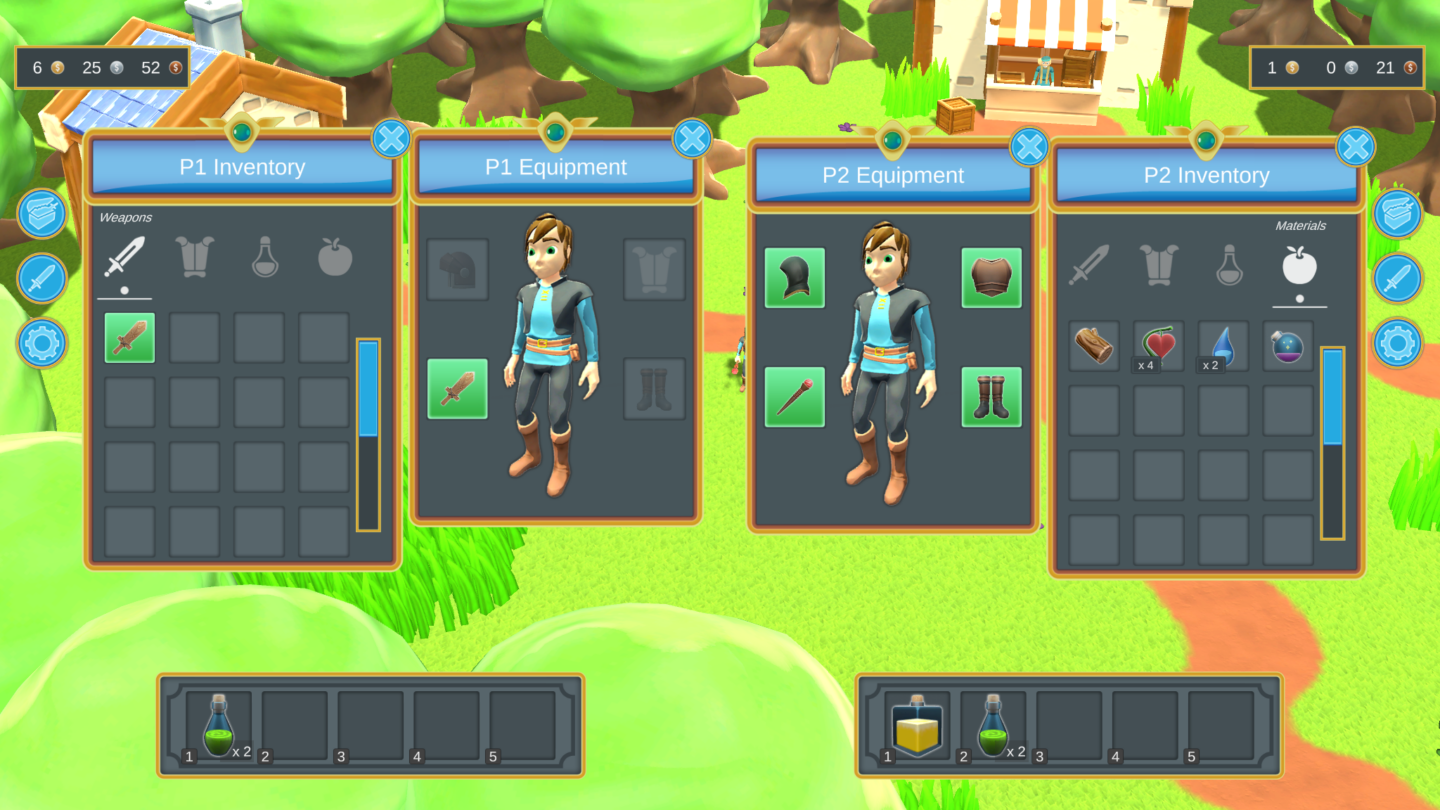This screenshot has width=1440, height=810.
Task: Open the gear settings icon on right sidebar
Action: tap(1399, 341)
